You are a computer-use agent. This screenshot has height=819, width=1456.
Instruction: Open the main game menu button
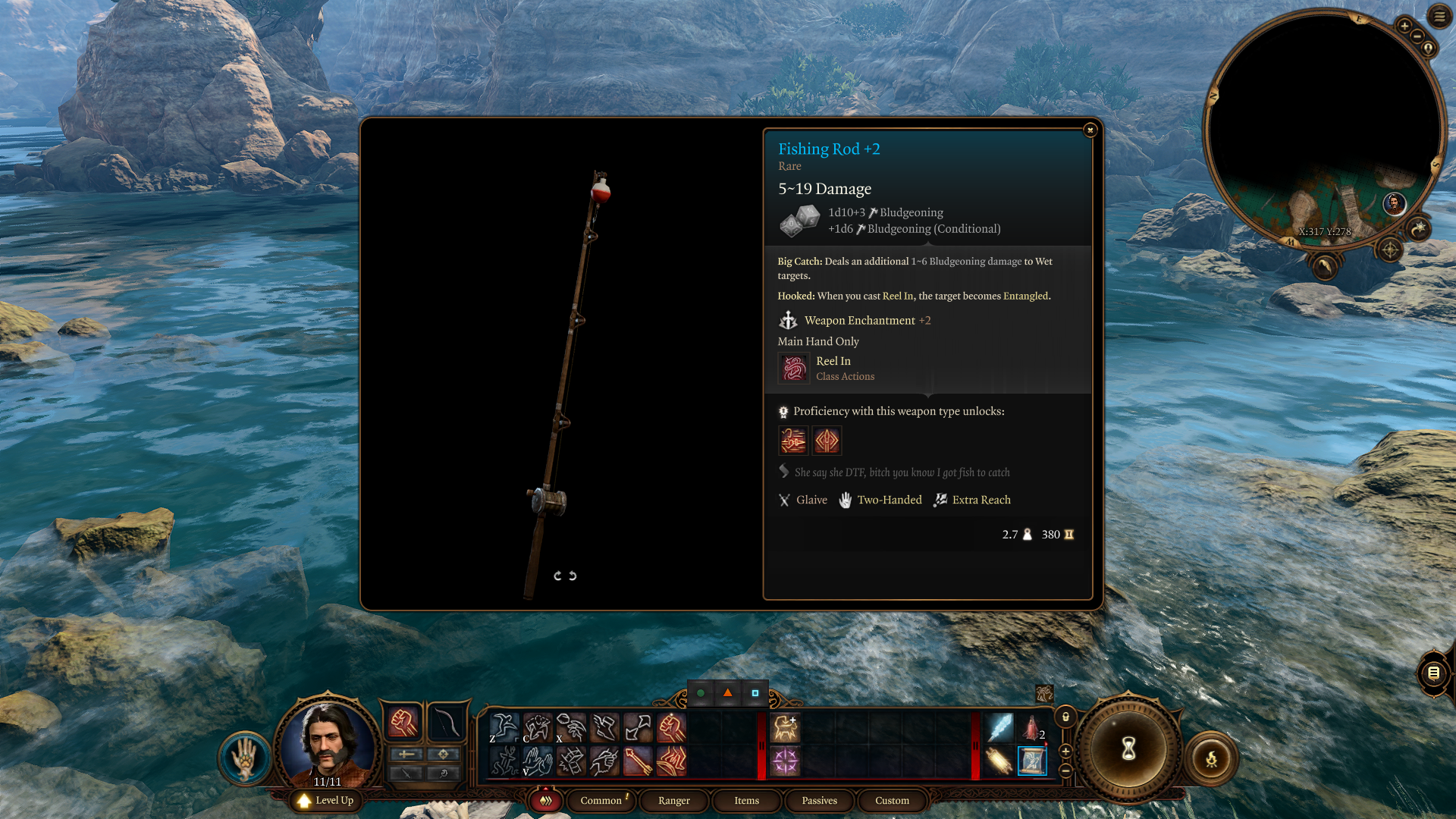point(1439,16)
